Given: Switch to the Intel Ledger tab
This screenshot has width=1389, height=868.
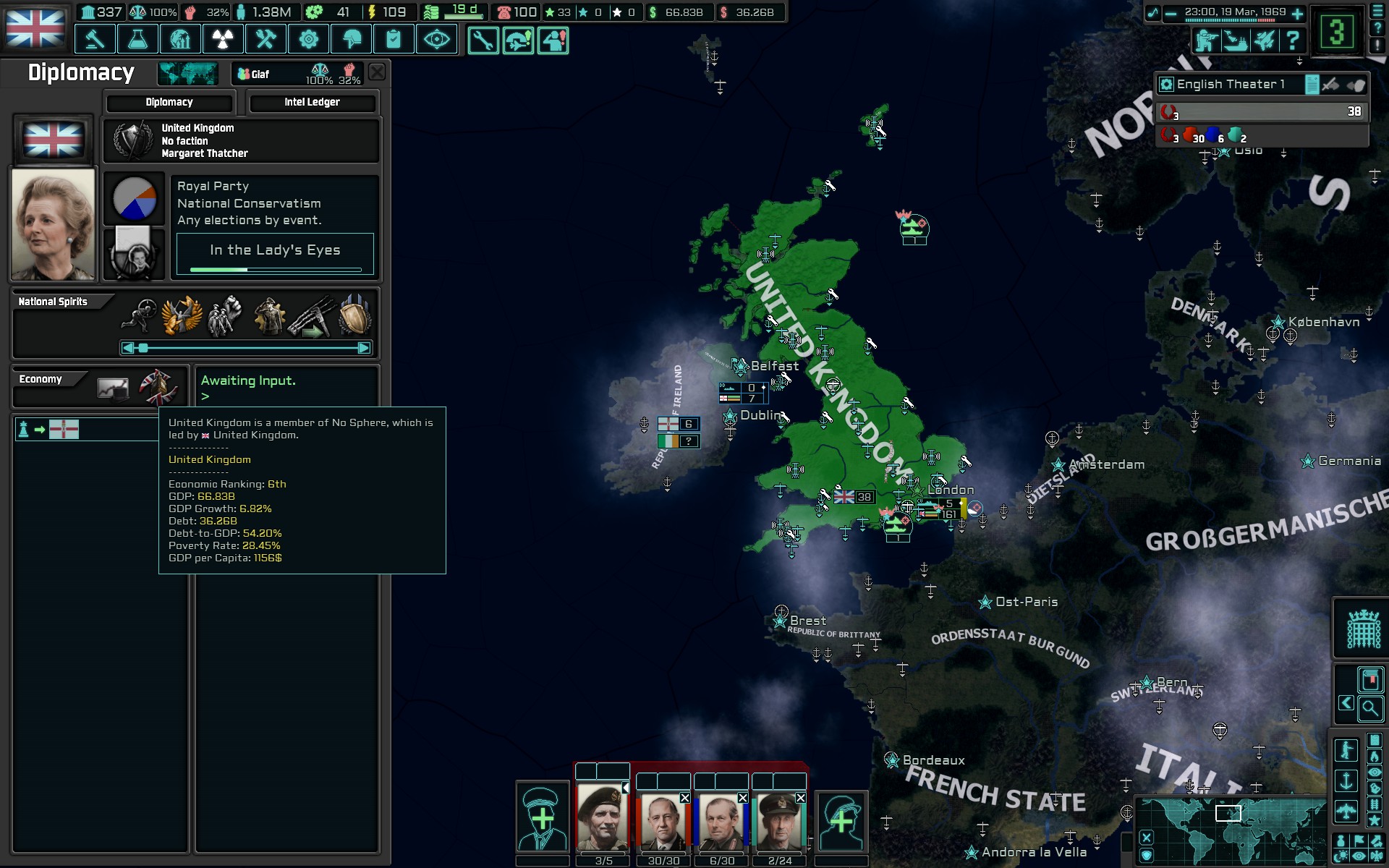Looking at the screenshot, I should tap(313, 102).
